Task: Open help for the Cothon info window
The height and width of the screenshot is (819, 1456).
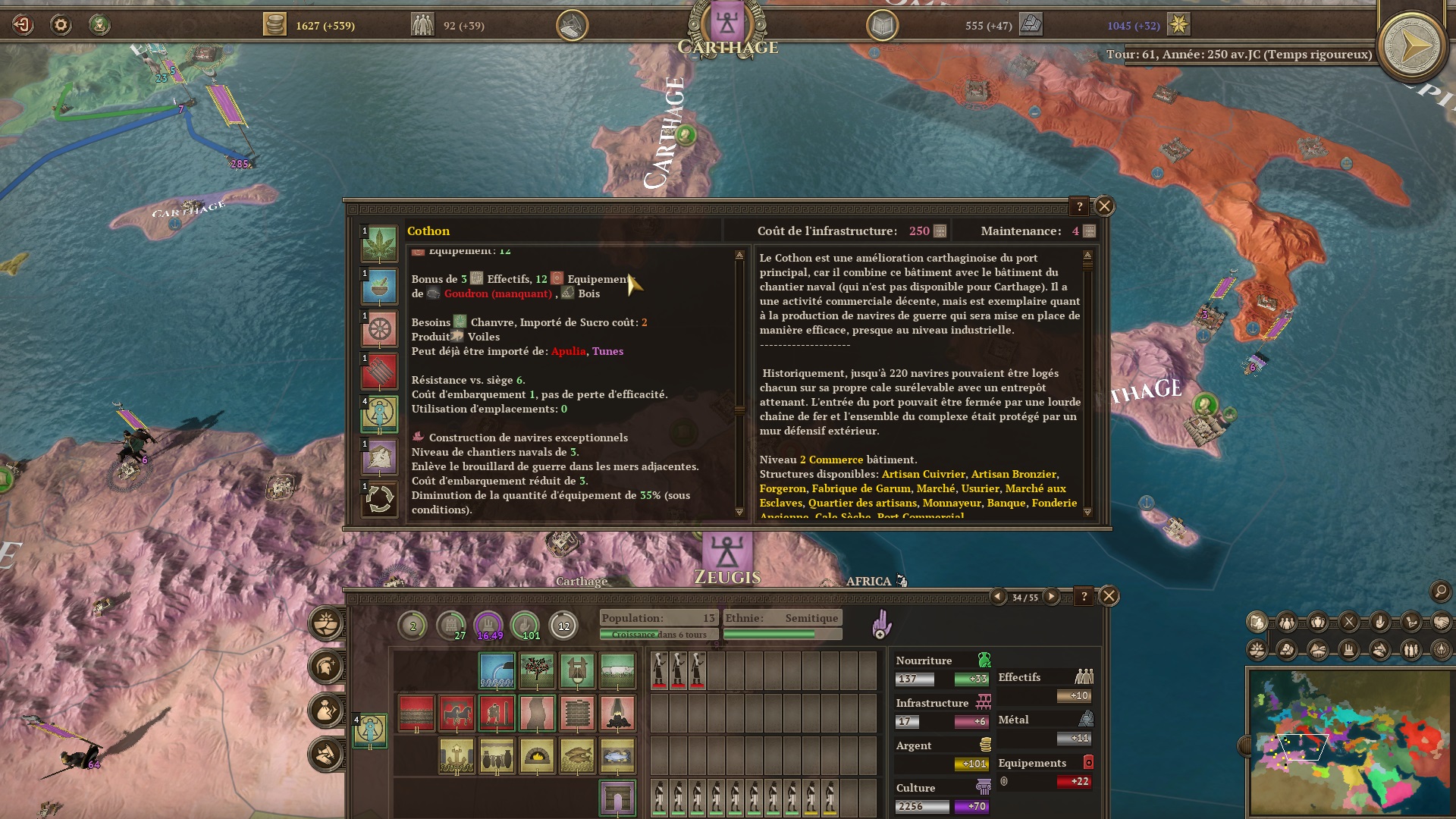Action: [x=1079, y=206]
